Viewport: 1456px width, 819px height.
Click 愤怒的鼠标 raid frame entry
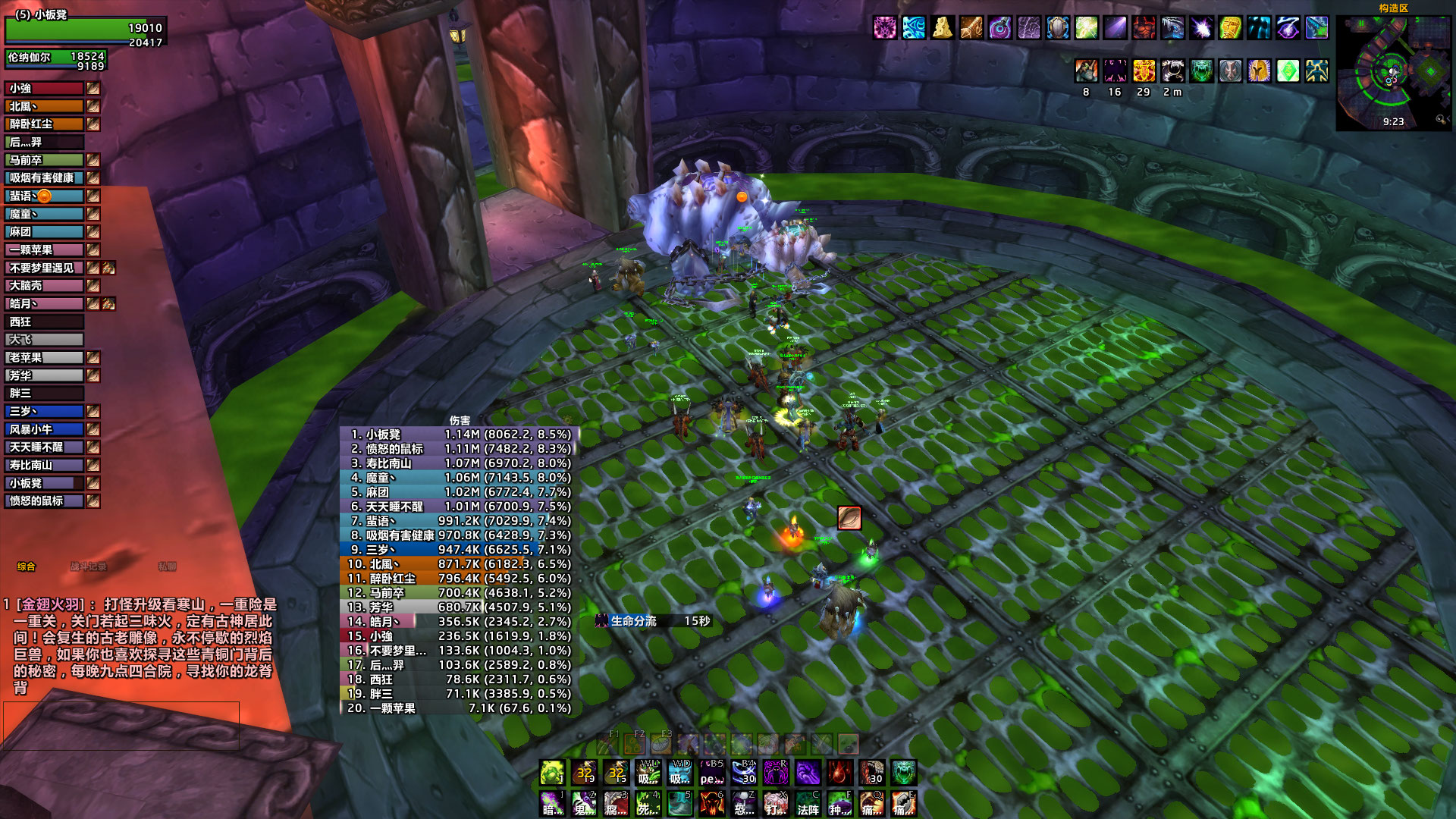pyautogui.click(x=44, y=501)
